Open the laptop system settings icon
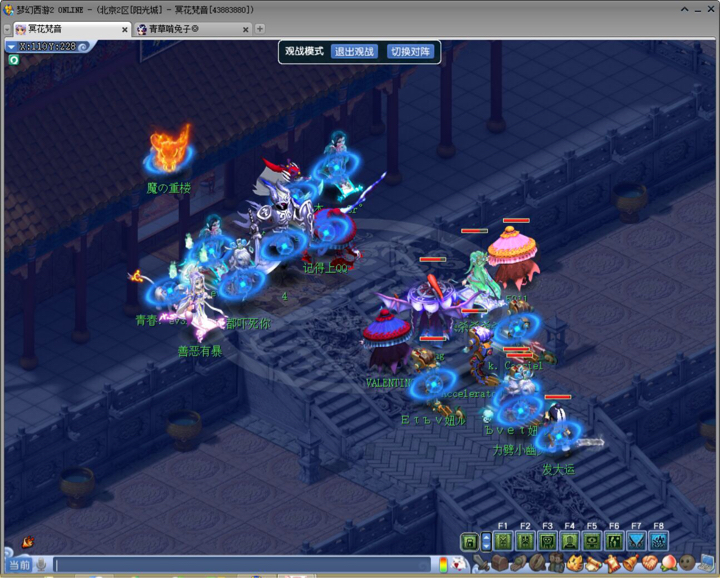Viewport: 720px width, 578px height. (x=706, y=565)
